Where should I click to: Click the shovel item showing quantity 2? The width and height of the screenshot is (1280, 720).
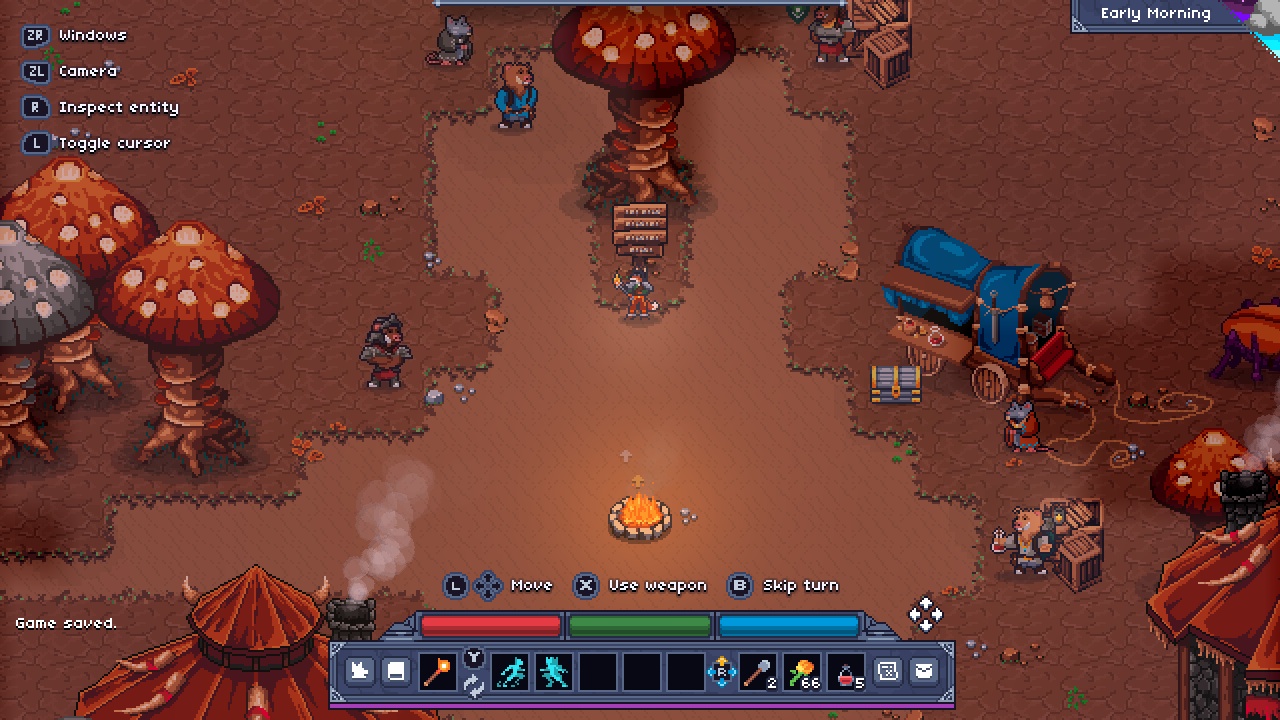click(x=757, y=671)
